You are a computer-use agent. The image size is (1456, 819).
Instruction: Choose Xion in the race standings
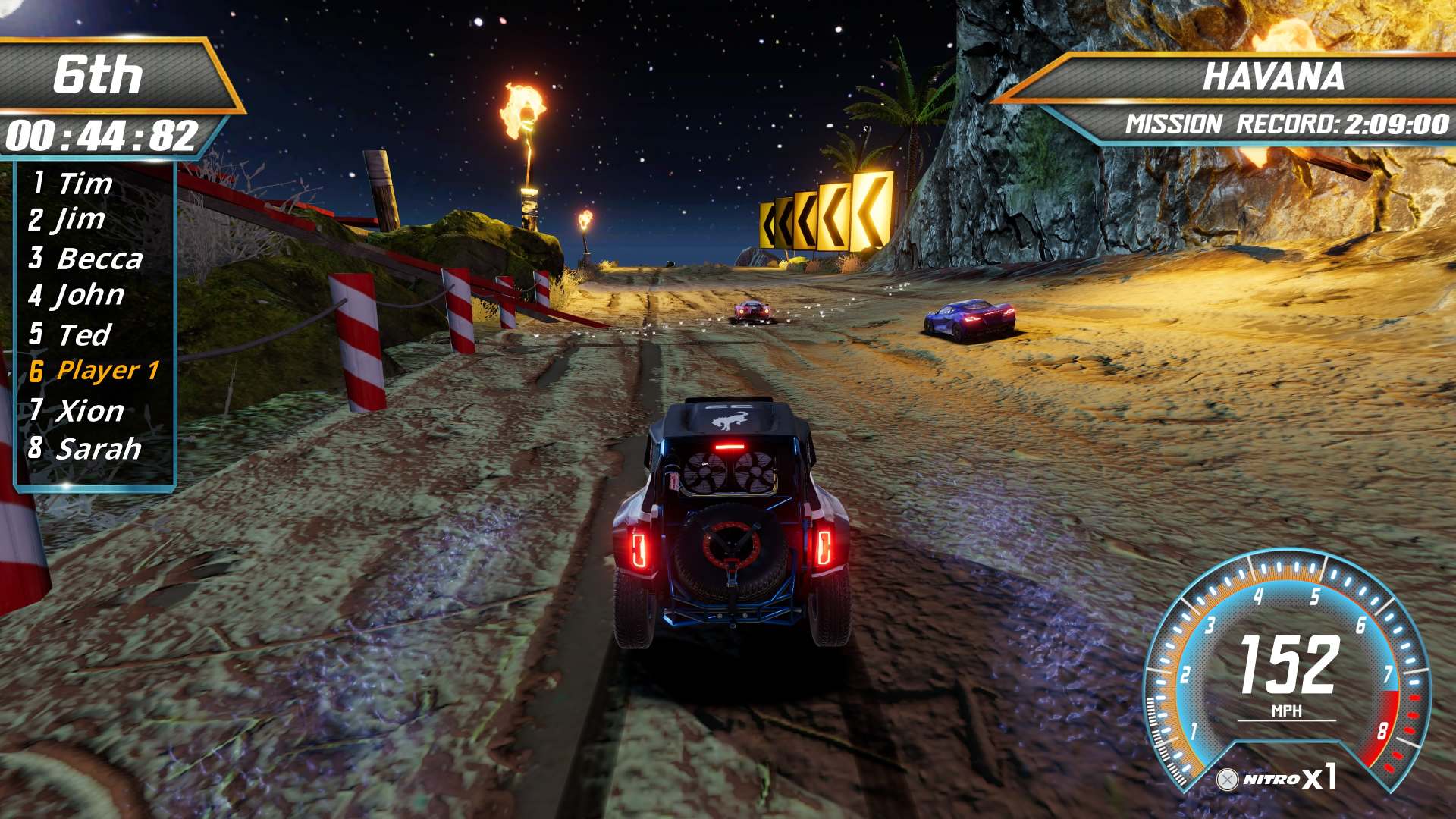[89, 411]
